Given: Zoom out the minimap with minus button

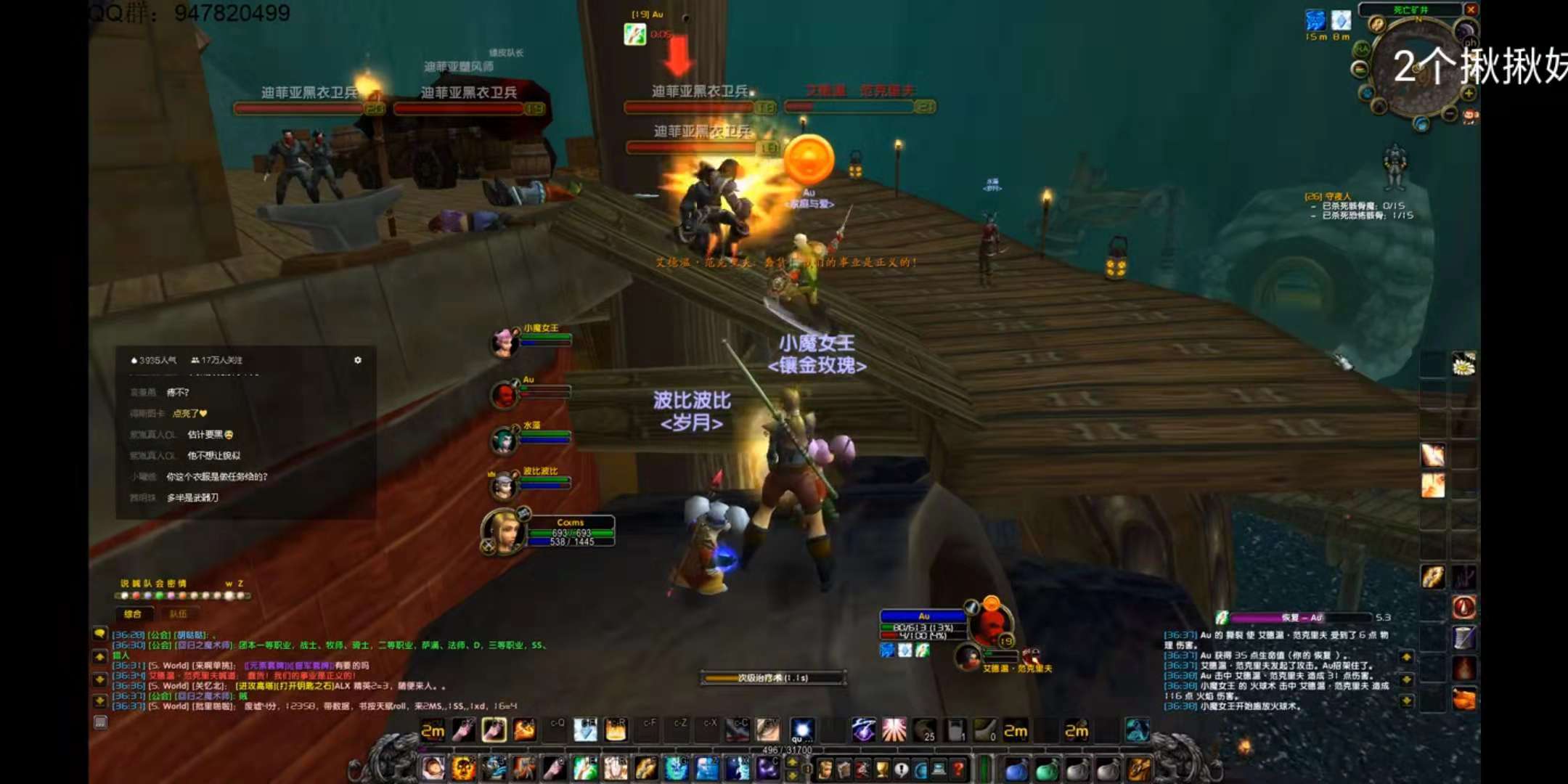Looking at the screenshot, I should pos(1450,114).
